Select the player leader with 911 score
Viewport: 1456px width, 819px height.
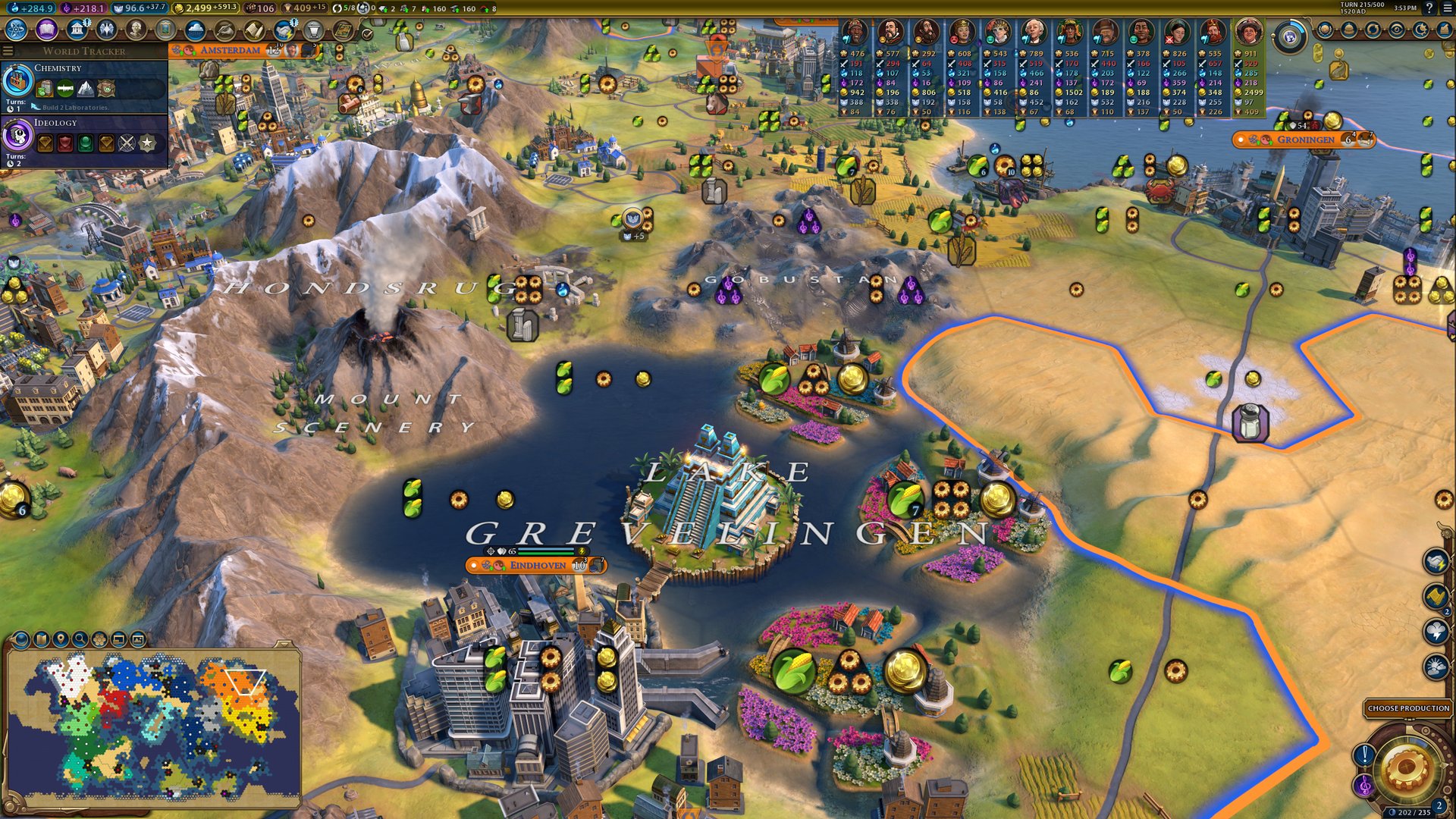1247,33
